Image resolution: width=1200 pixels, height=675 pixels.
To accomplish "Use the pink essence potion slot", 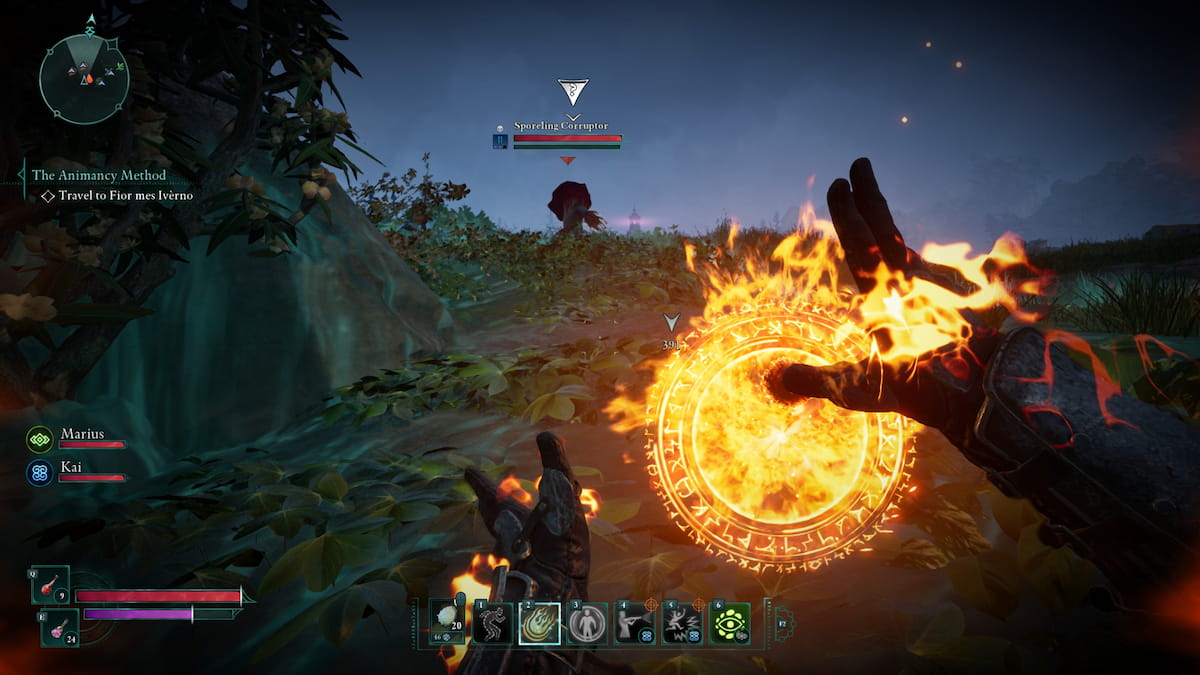I will coord(60,627).
